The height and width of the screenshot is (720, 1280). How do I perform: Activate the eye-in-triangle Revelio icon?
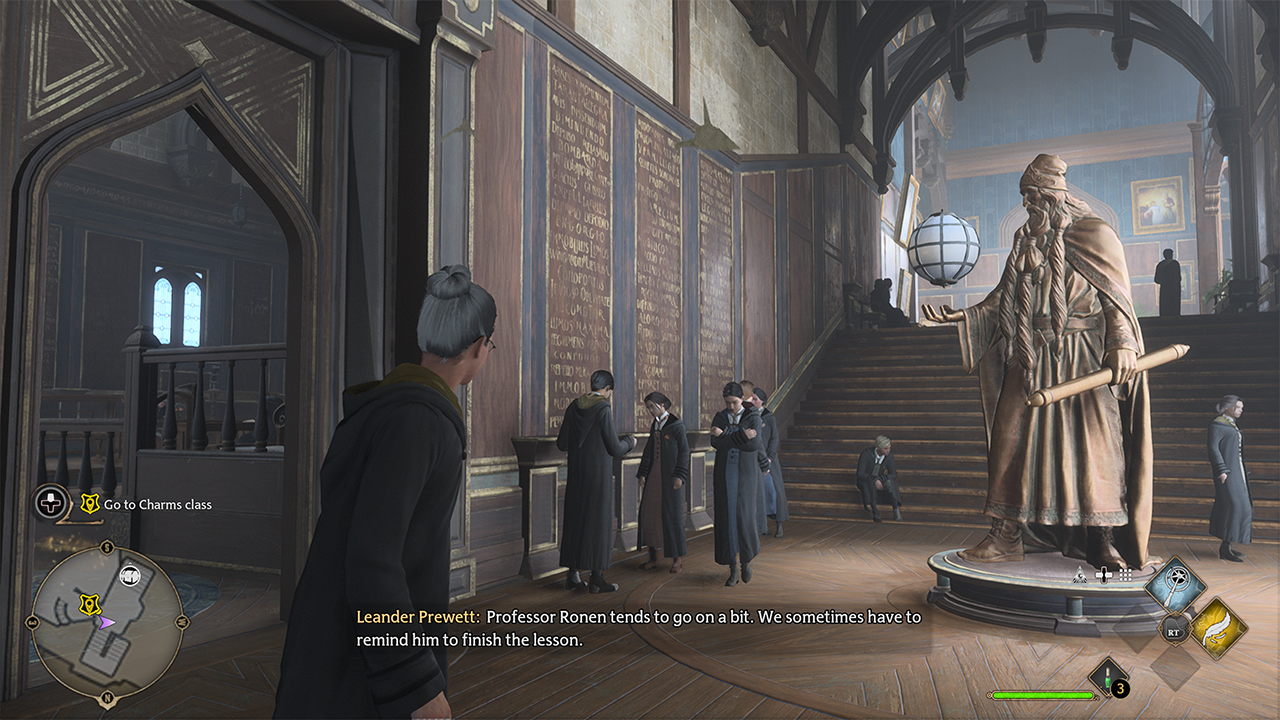coord(1080,574)
